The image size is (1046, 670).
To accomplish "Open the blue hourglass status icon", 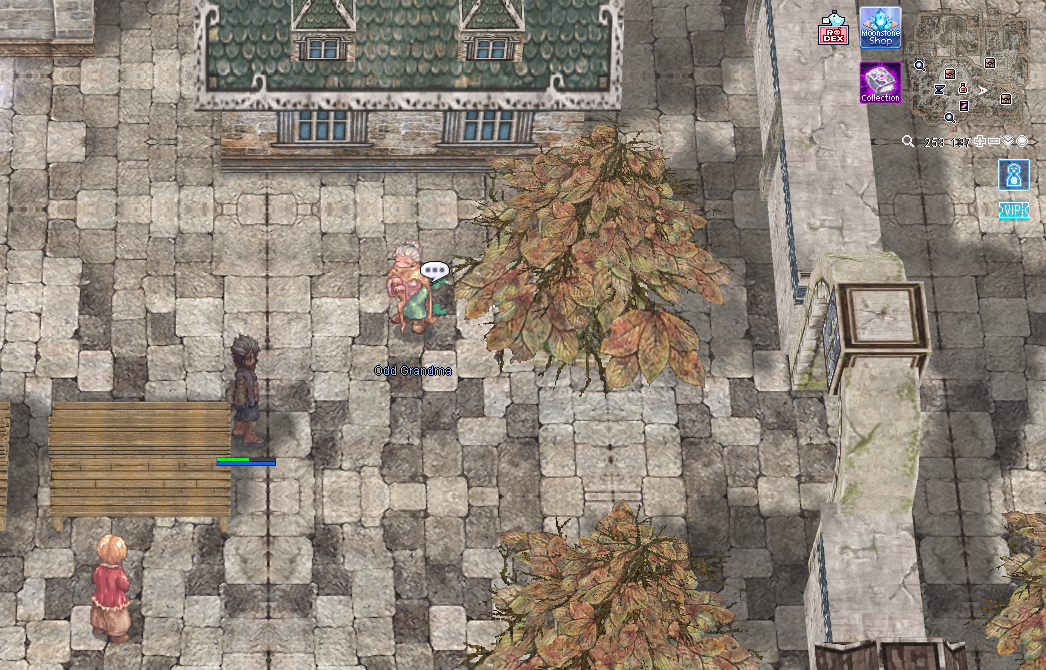I will [1013, 175].
